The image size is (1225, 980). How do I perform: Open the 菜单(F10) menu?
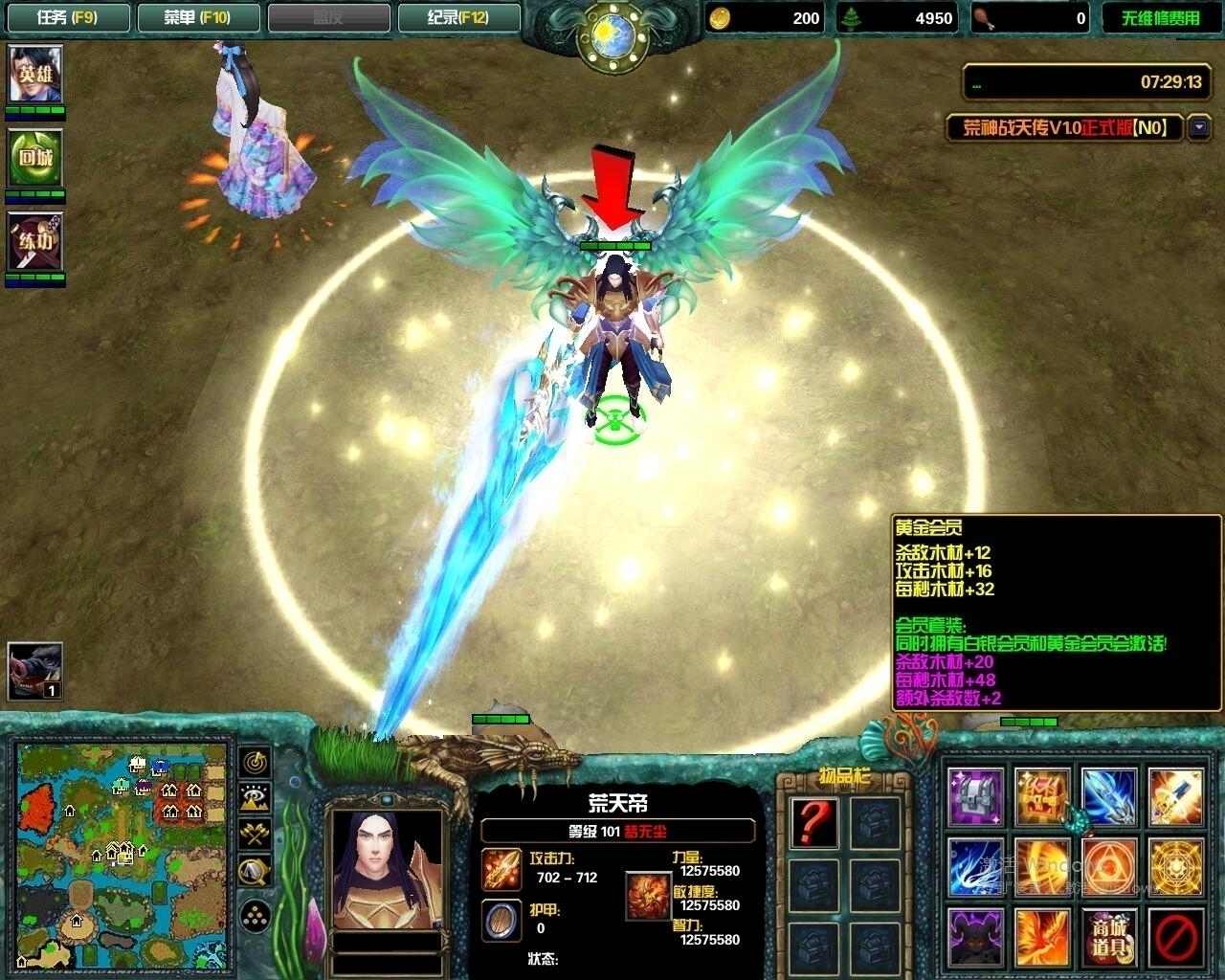198,16
